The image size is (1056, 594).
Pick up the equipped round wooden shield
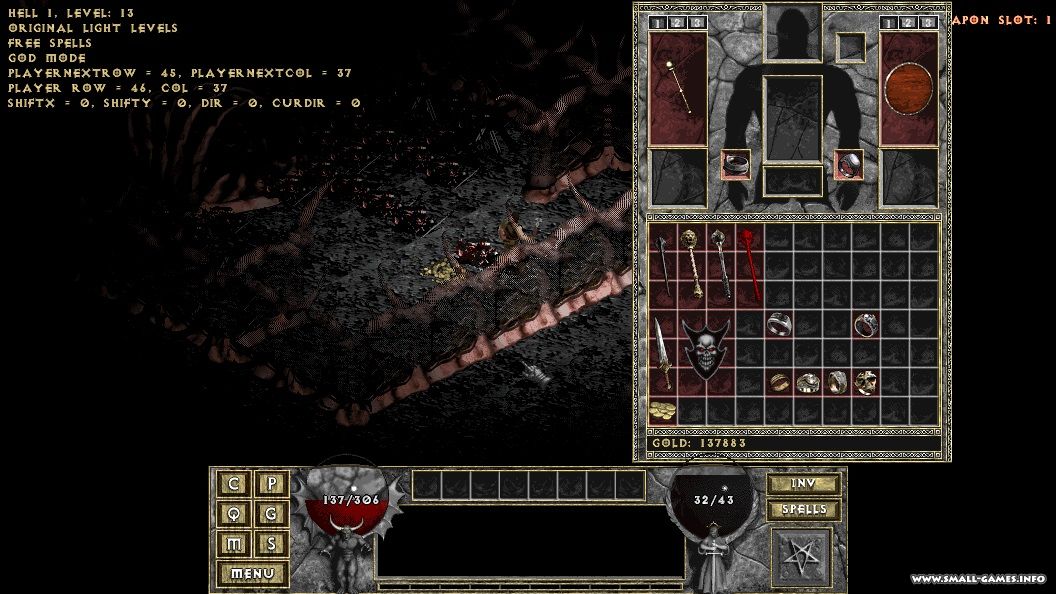(x=909, y=88)
